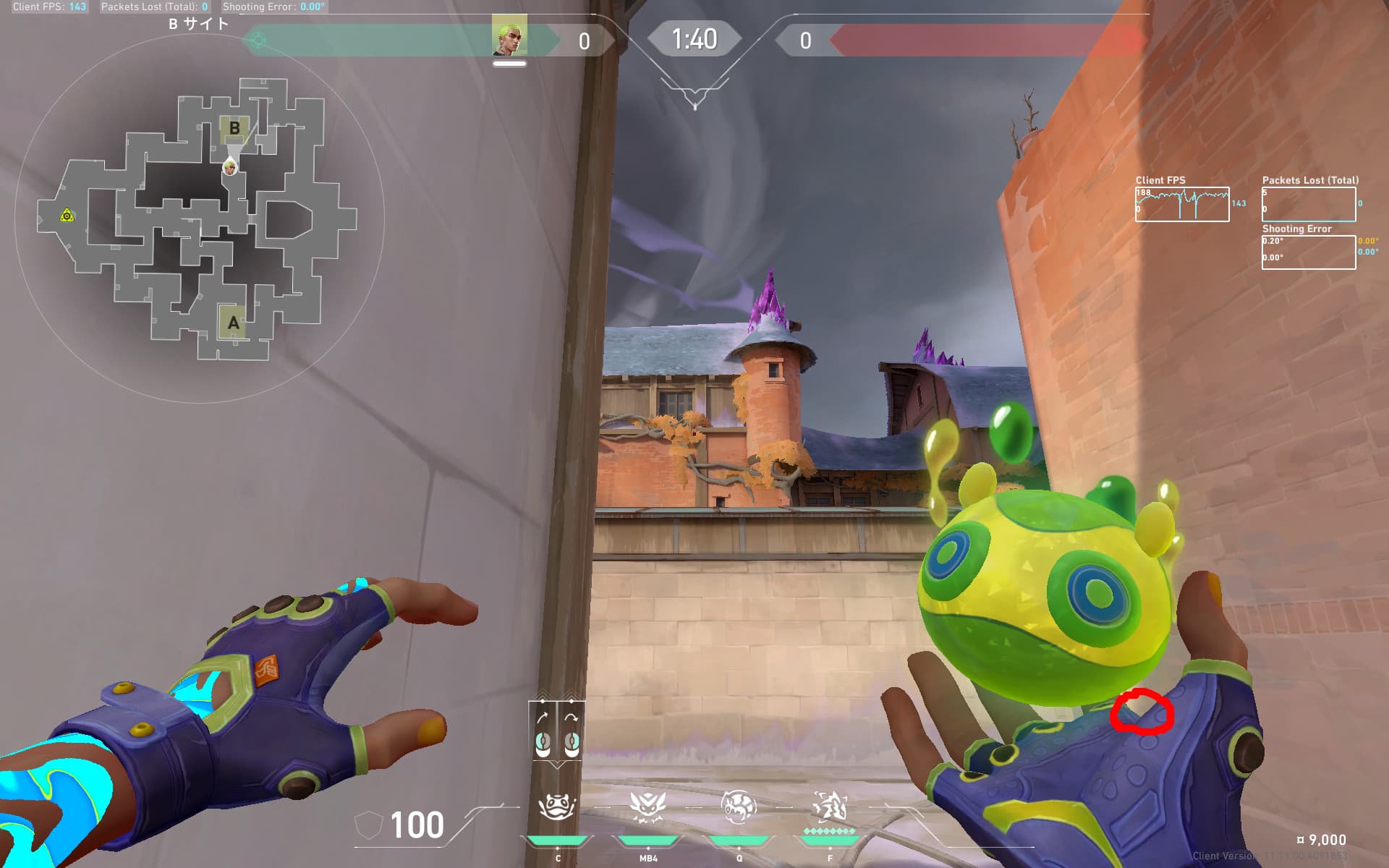Activate the Wingman ability icon
This screenshot has height=868, width=1389.
click(739, 807)
